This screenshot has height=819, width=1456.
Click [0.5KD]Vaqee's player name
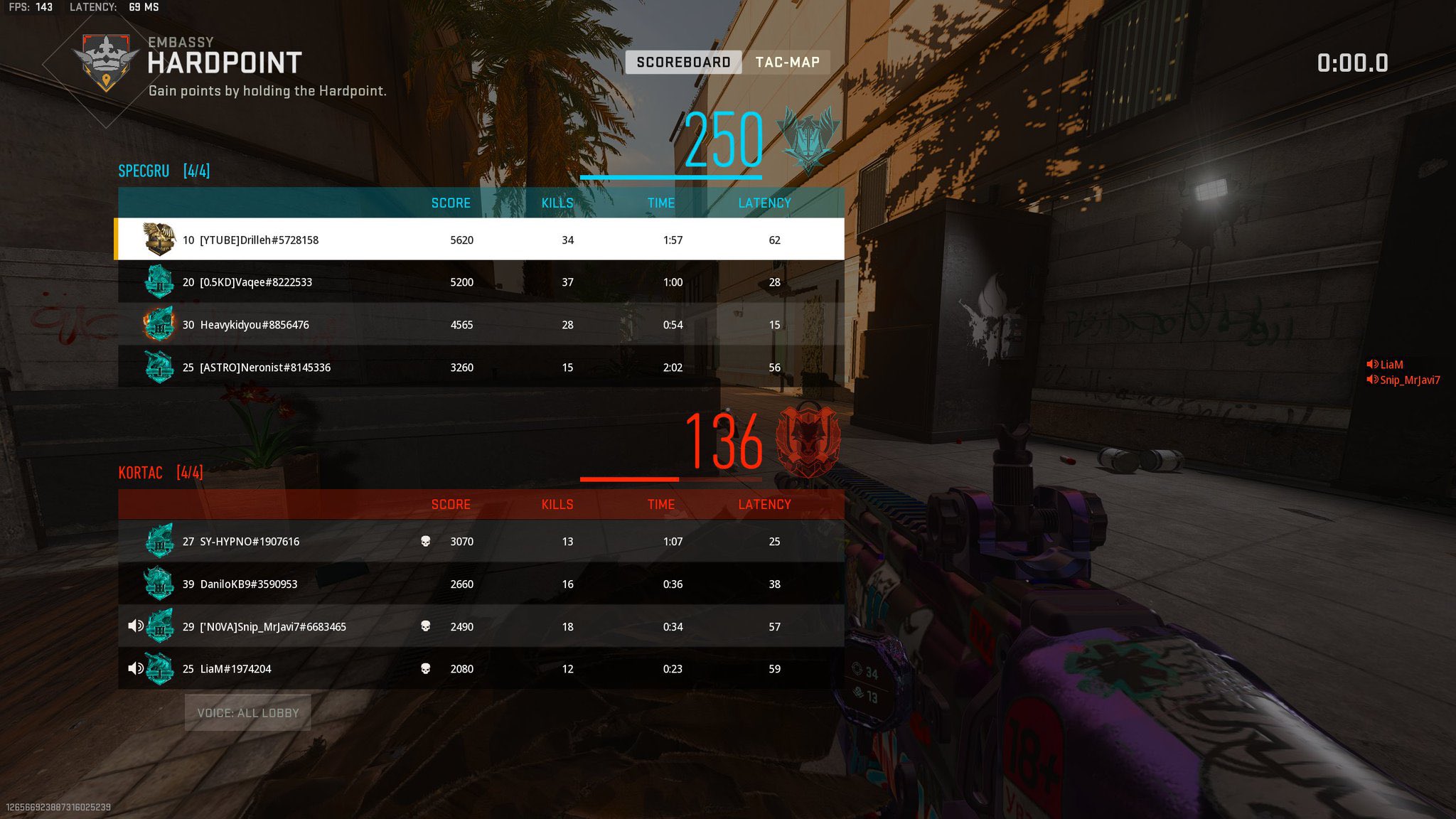pos(257,282)
